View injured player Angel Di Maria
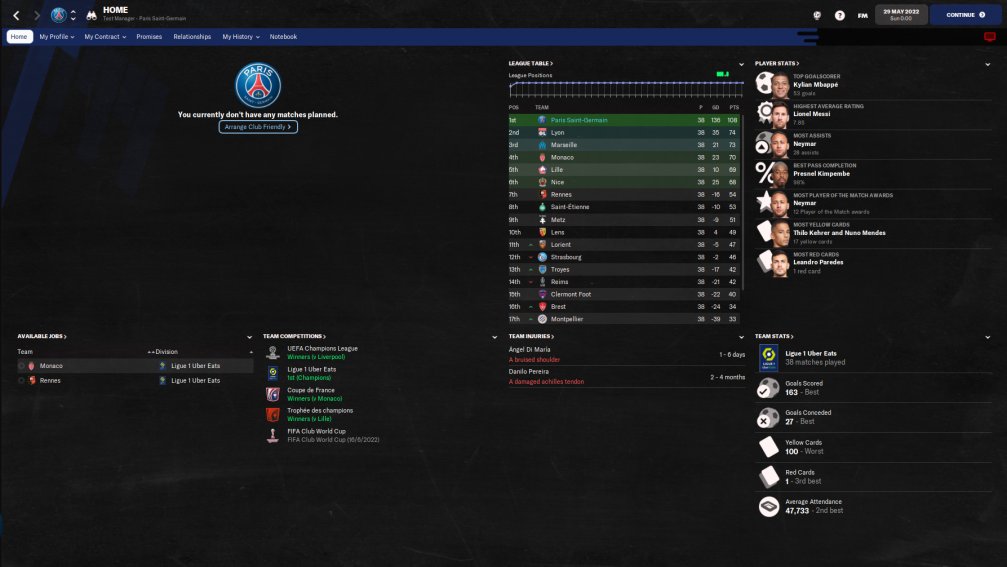Screen dimensions: 1007x567 530,351
